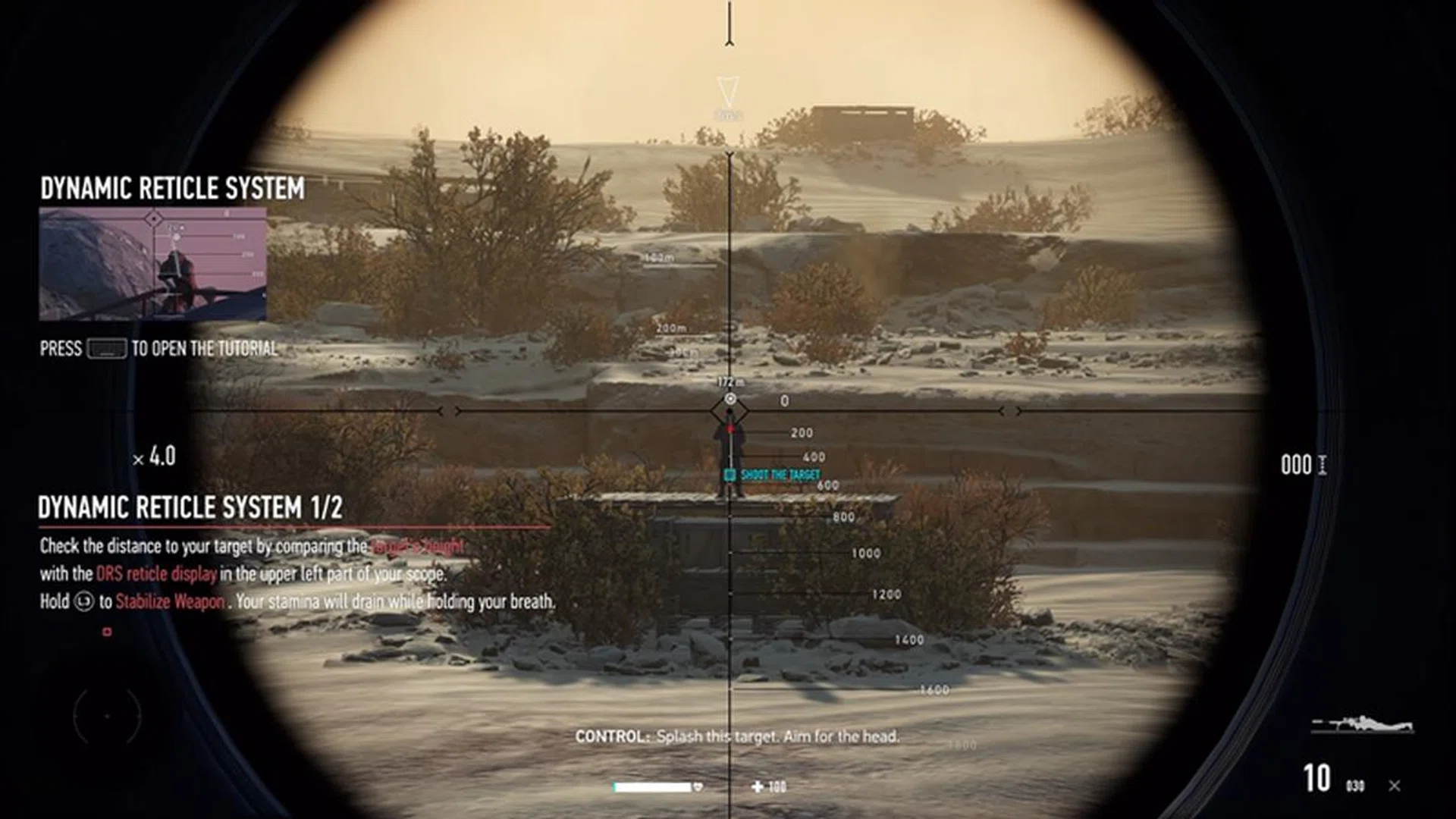
Task: Select the Shoot the Target objective marker
Action: pyautogui.click(x=773, y=475)
